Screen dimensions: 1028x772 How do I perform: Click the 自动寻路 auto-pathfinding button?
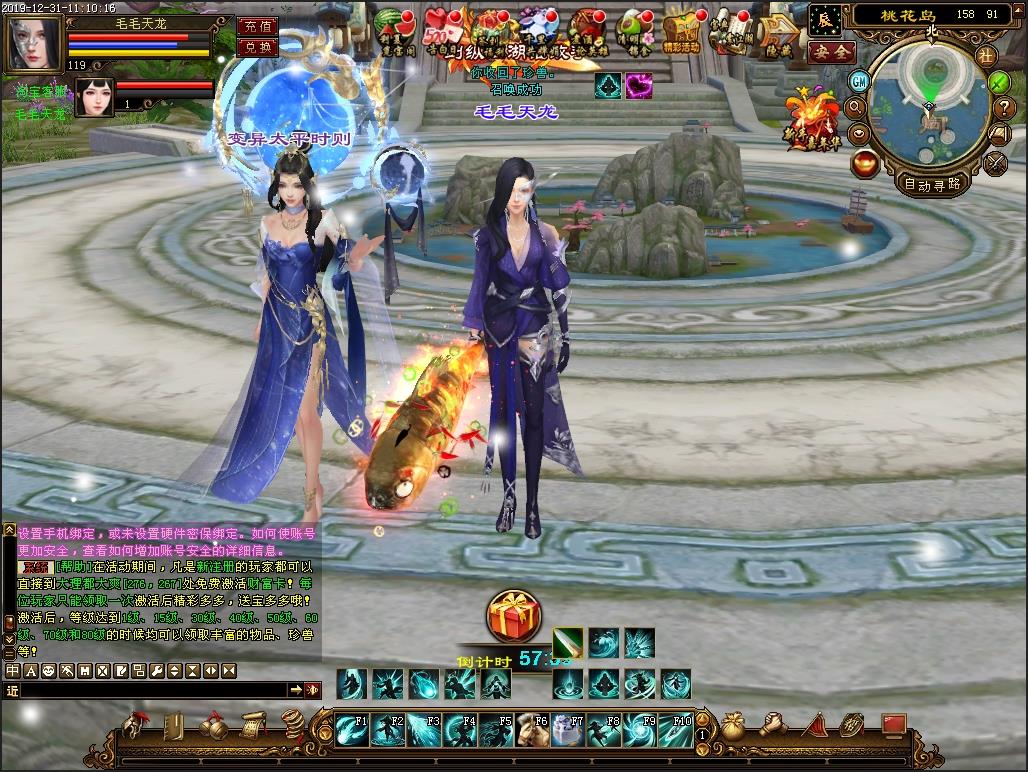click(932, 183)
